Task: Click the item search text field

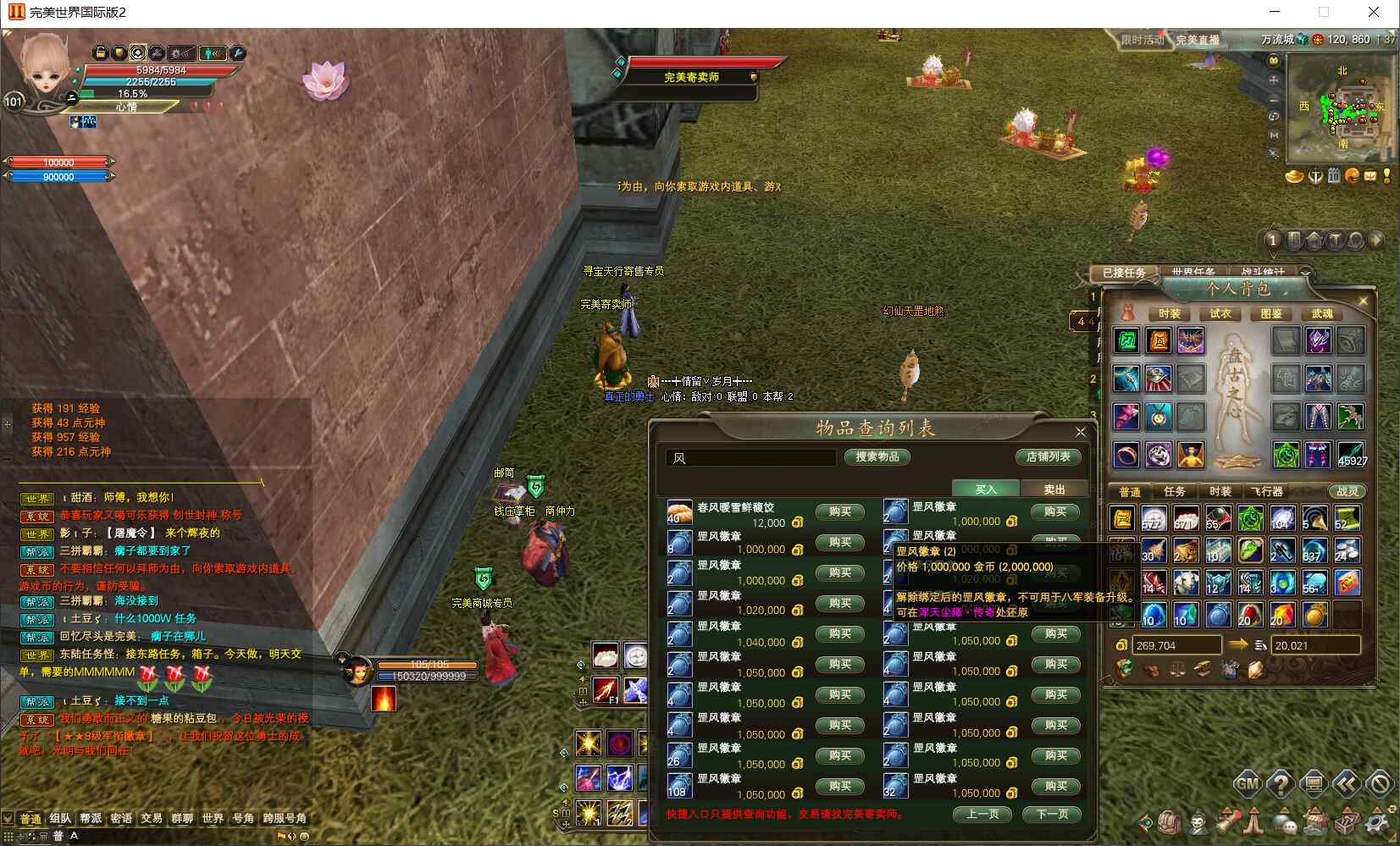Action: (750, 458)
